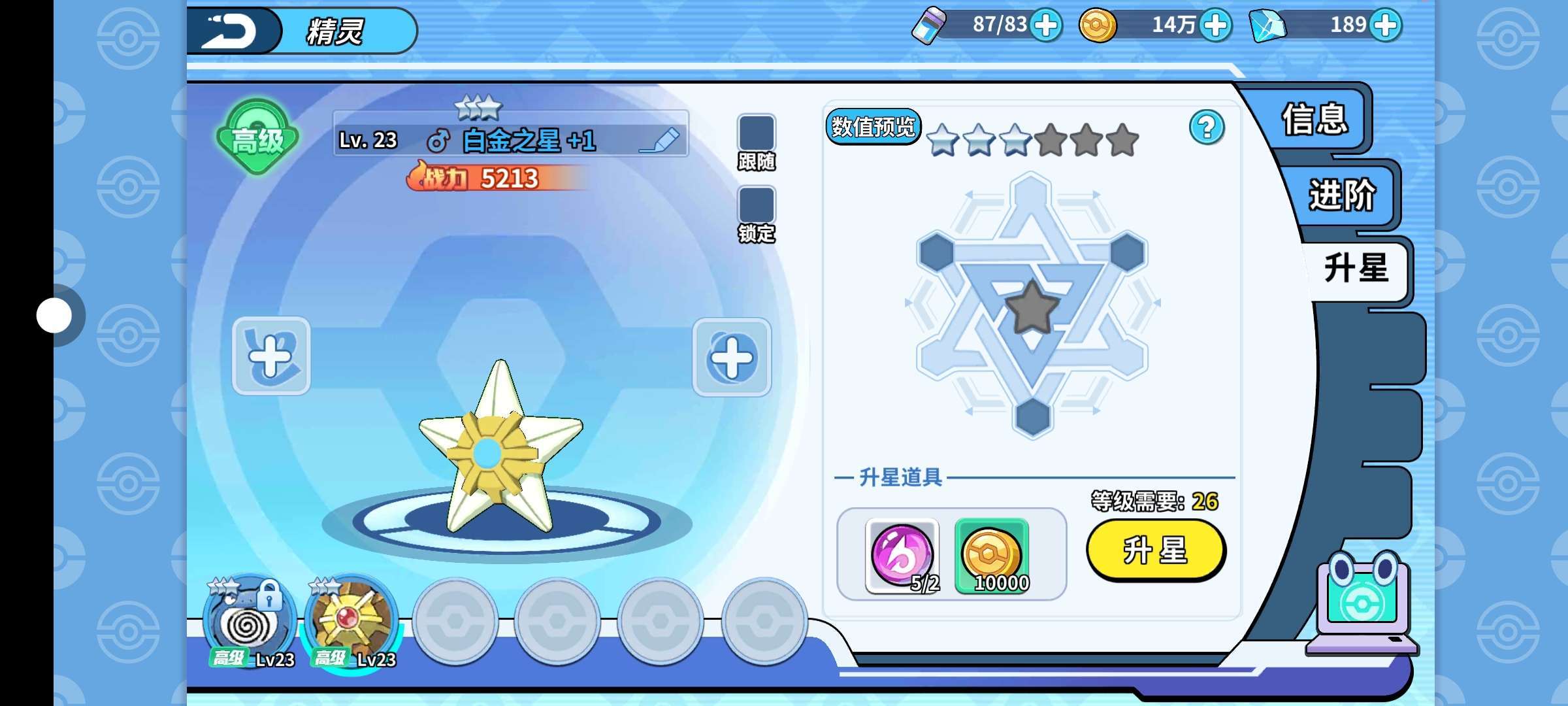Screen dimensions: 1568x706
Task: Select the 10000 gold coin cost item
Action: (x=991, y=556)
